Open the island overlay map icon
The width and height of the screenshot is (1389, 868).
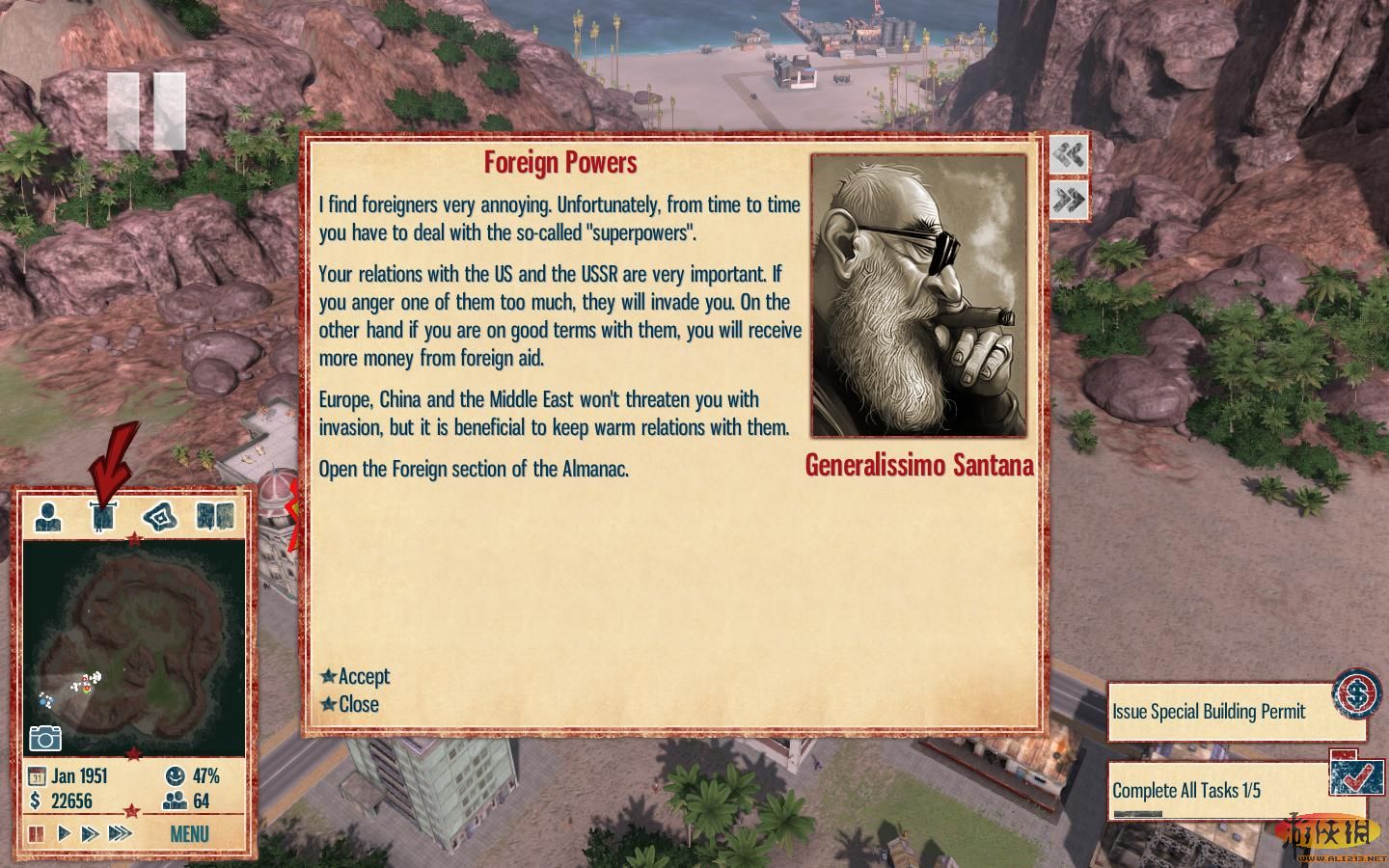tap(160, 517)
